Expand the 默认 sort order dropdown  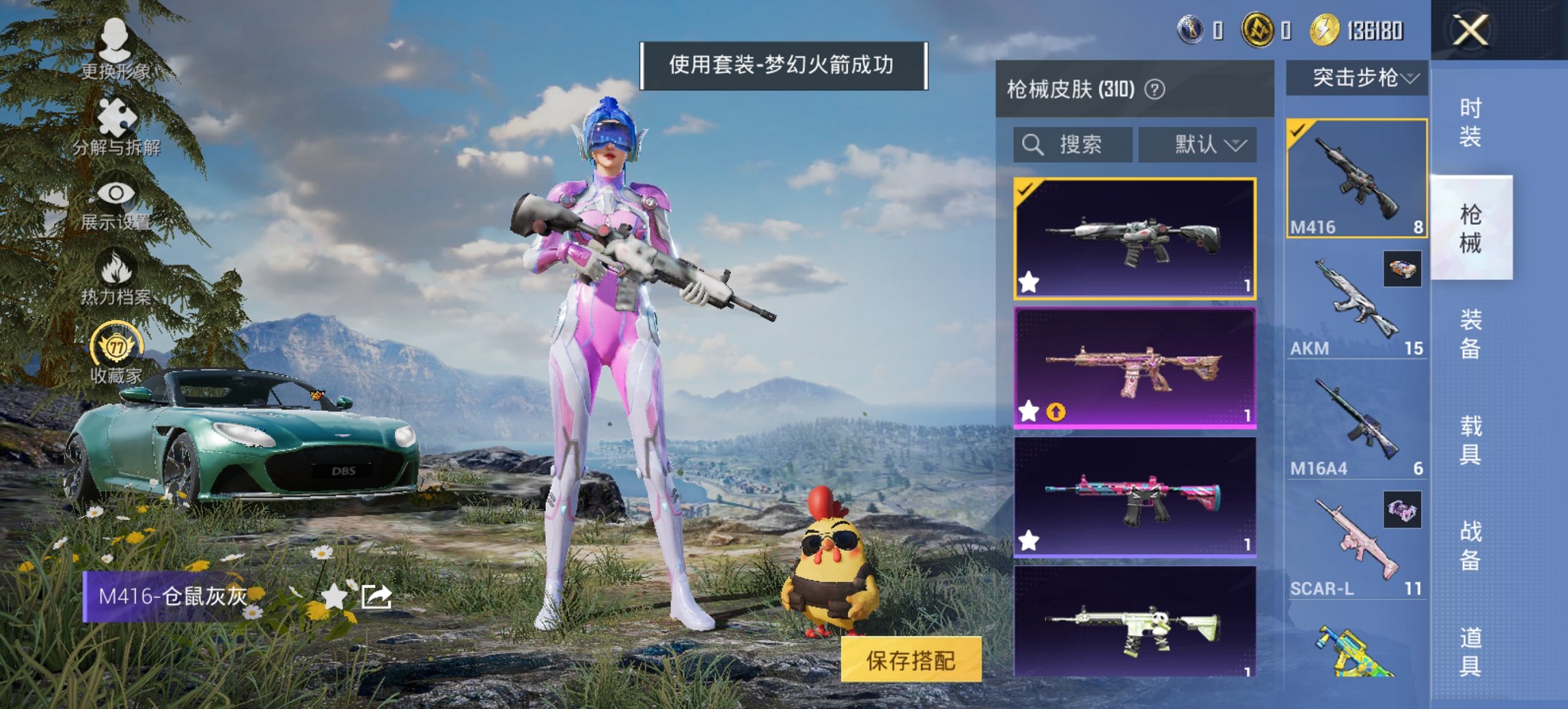[x=1197, y=144]
